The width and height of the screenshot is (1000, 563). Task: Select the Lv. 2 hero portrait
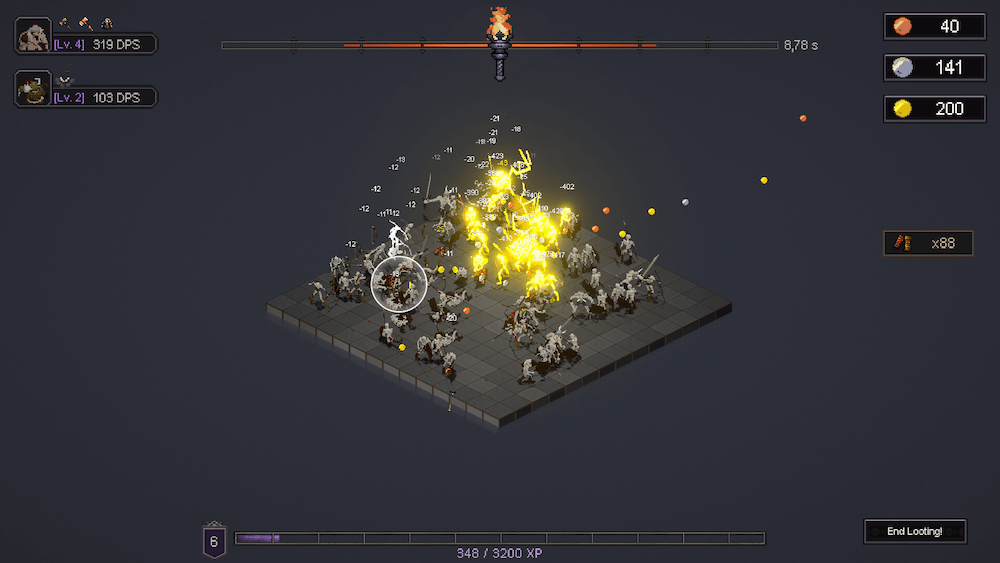[34, 91]
